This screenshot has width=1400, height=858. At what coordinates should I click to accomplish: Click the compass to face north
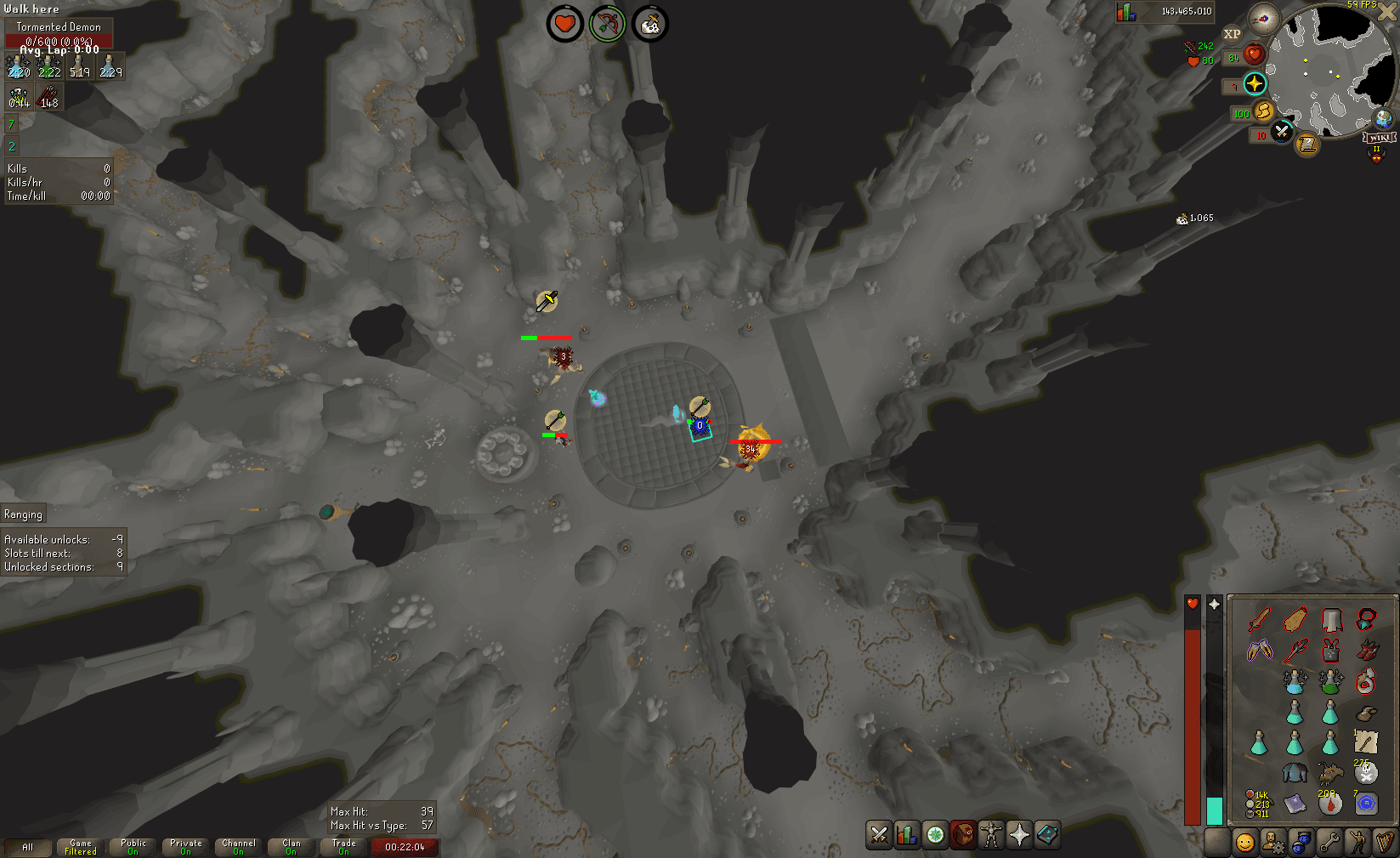pos(1264,19)
